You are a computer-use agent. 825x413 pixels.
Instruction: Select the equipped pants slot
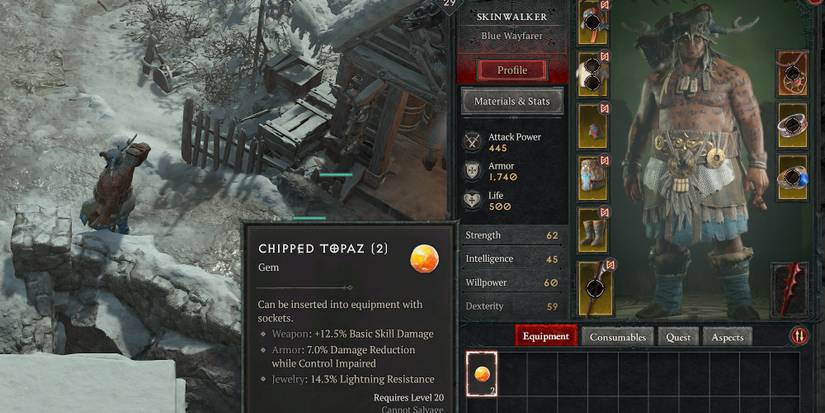(x=594, y=177)
